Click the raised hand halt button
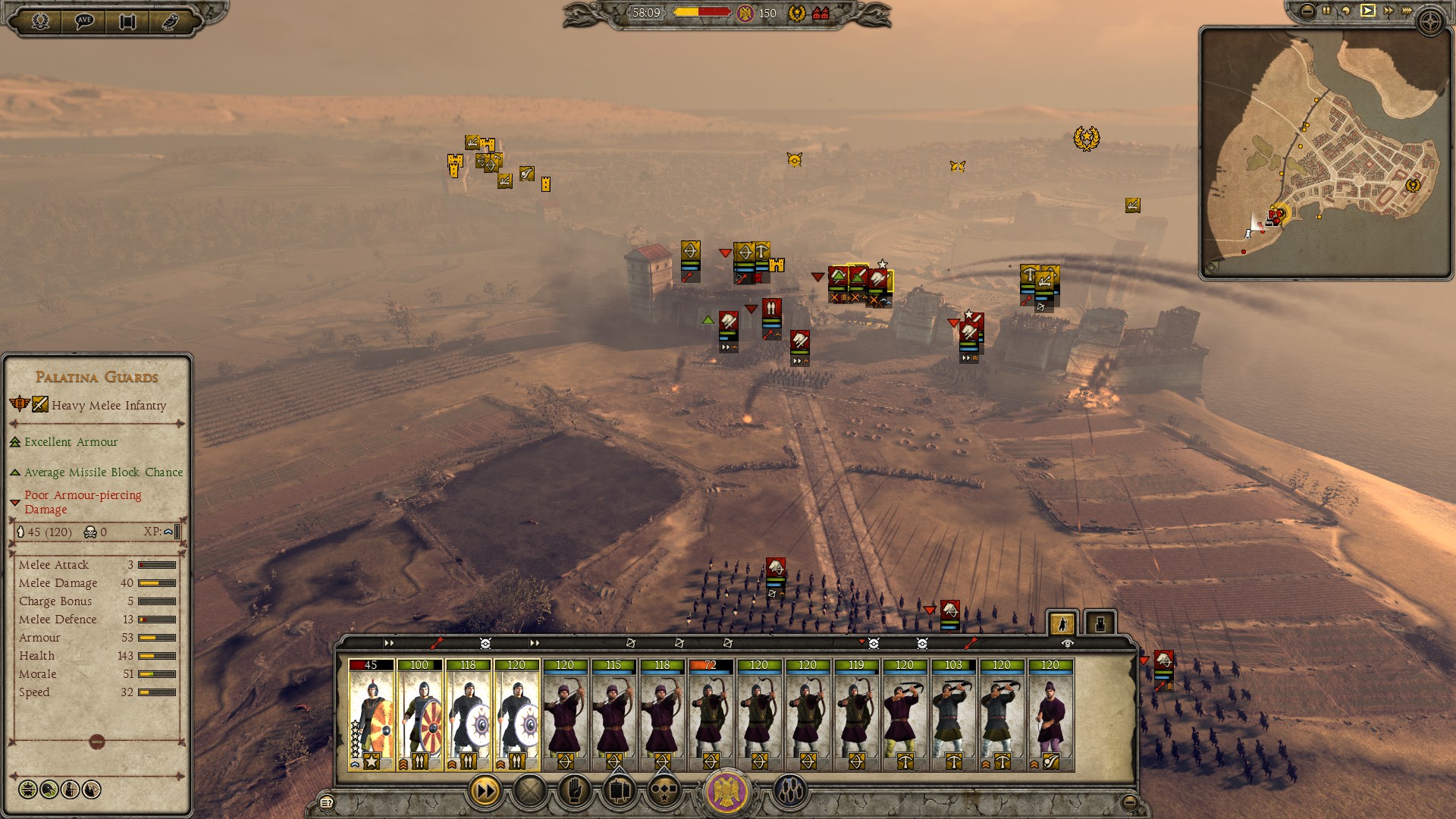Screen dimensions: 1456x819 575,792
